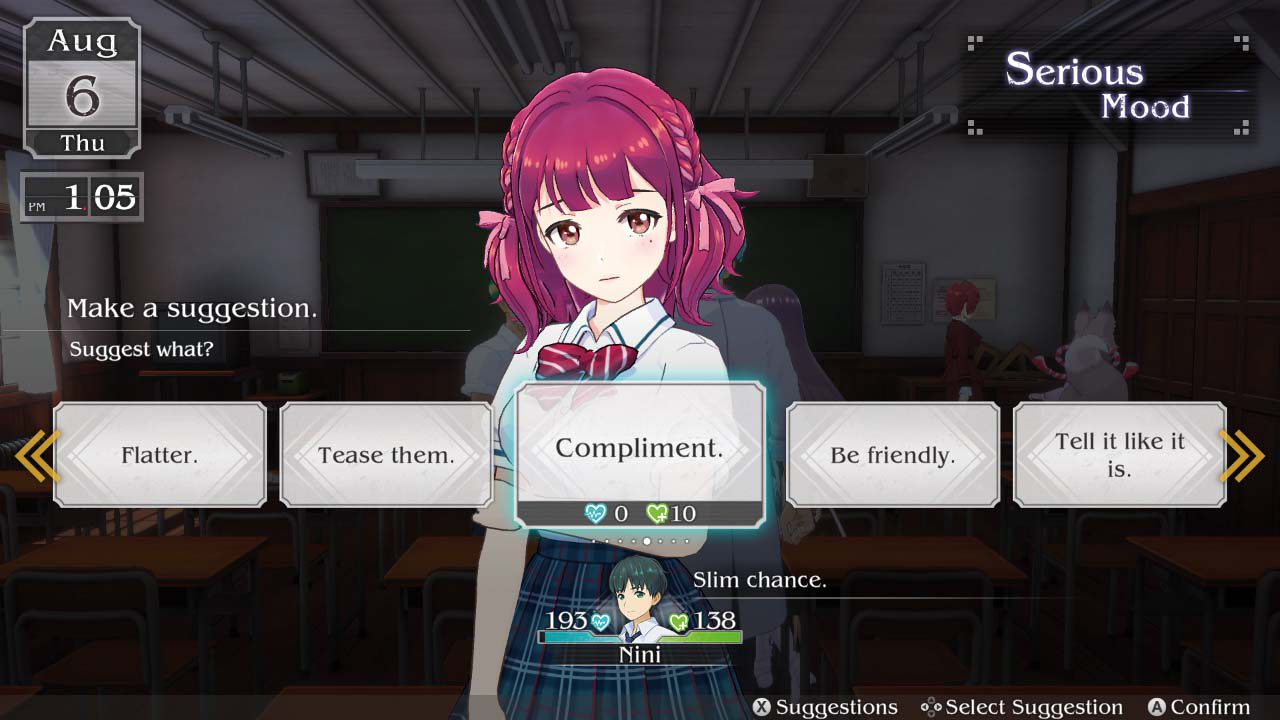The height and width of the screenshot is (720, 1280).
Task: Click the blue heart icon showing 0
Action: point(595,512)
